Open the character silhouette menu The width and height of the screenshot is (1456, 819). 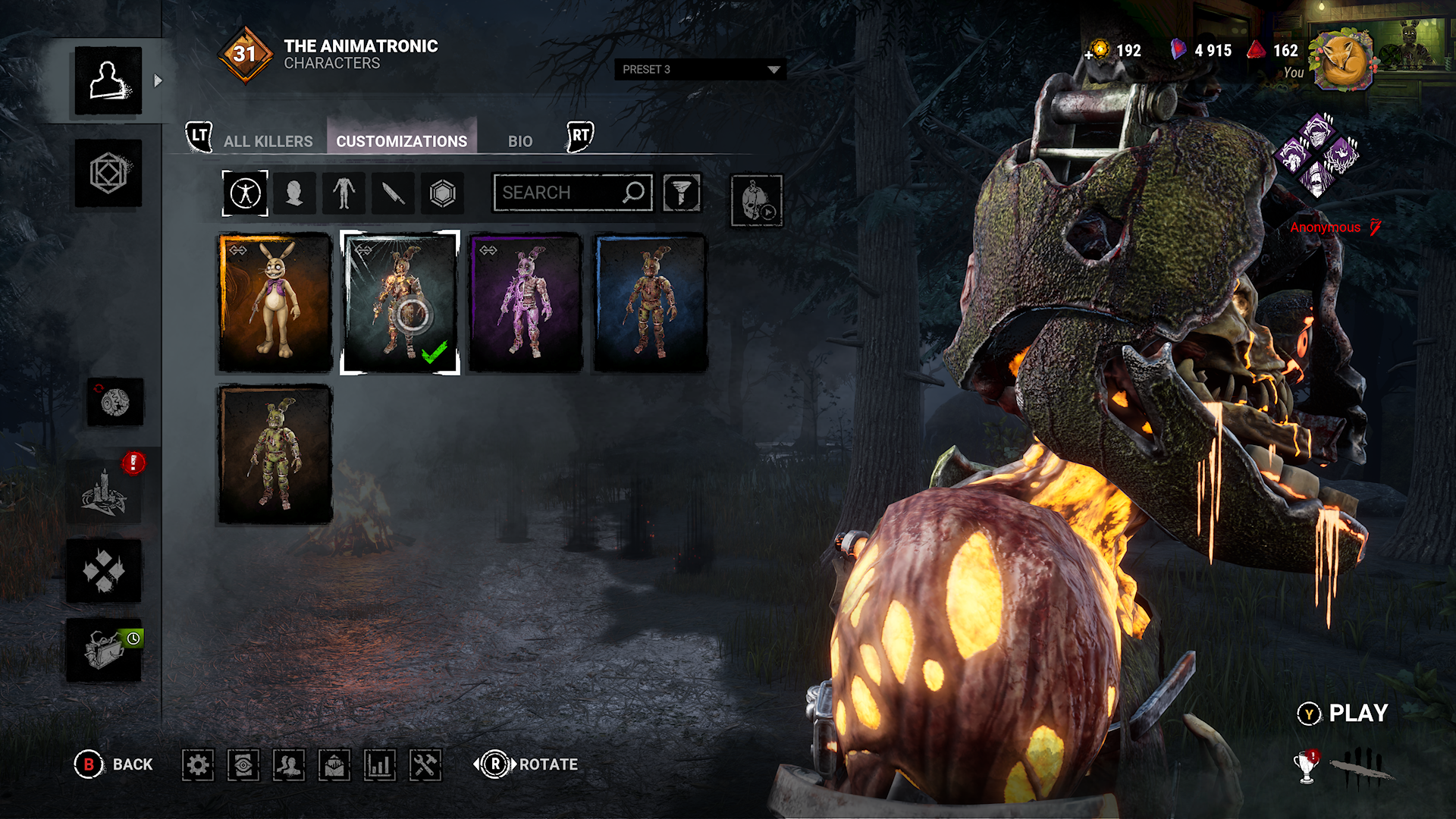click(108, 81)
